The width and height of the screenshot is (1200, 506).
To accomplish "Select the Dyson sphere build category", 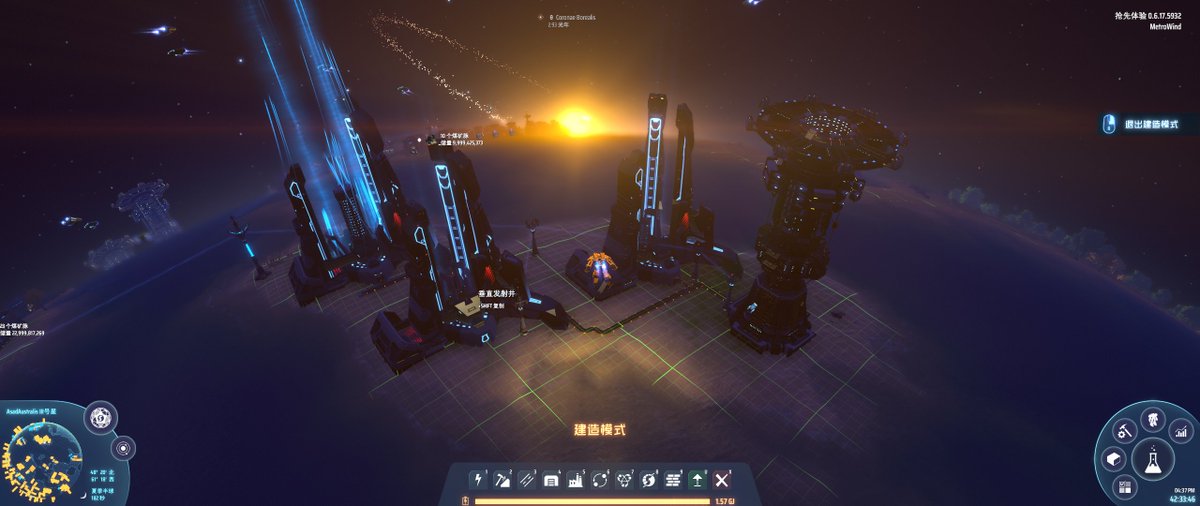I will [x=648, y=481].
